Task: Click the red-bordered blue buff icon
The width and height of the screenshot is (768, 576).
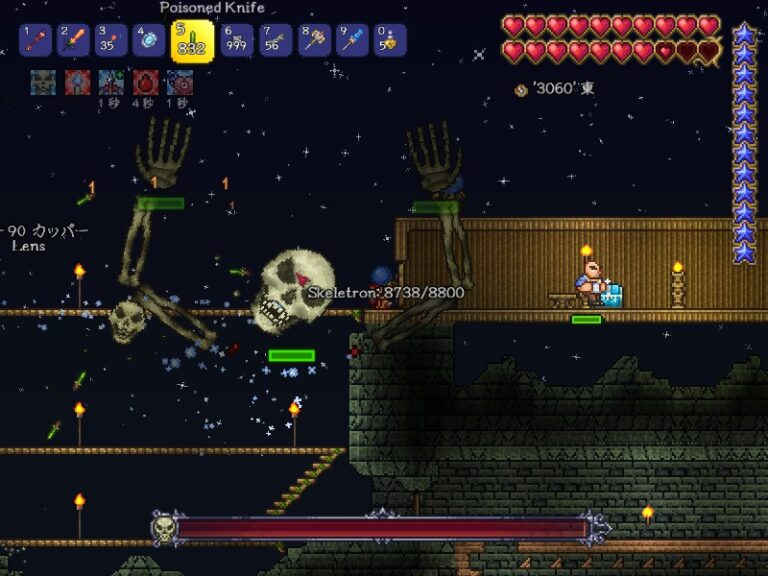Action: (x=77, y=82)
